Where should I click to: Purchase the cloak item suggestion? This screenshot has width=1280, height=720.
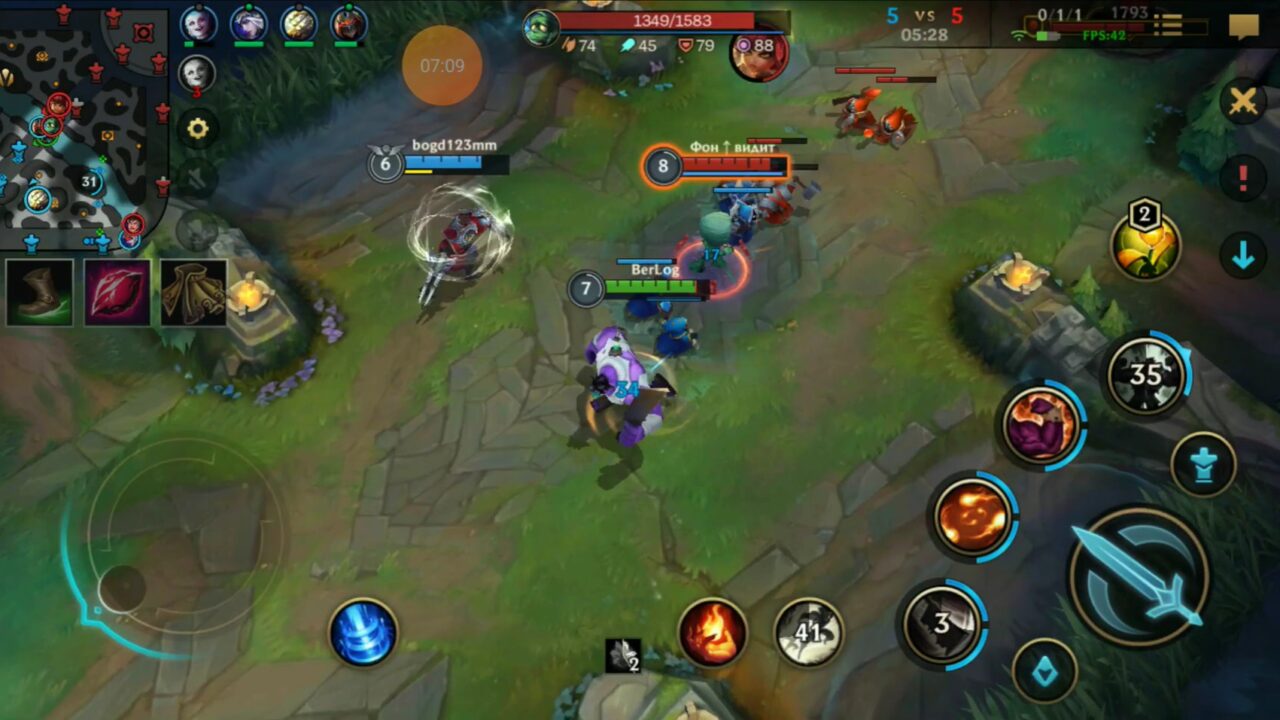(194, 294)
